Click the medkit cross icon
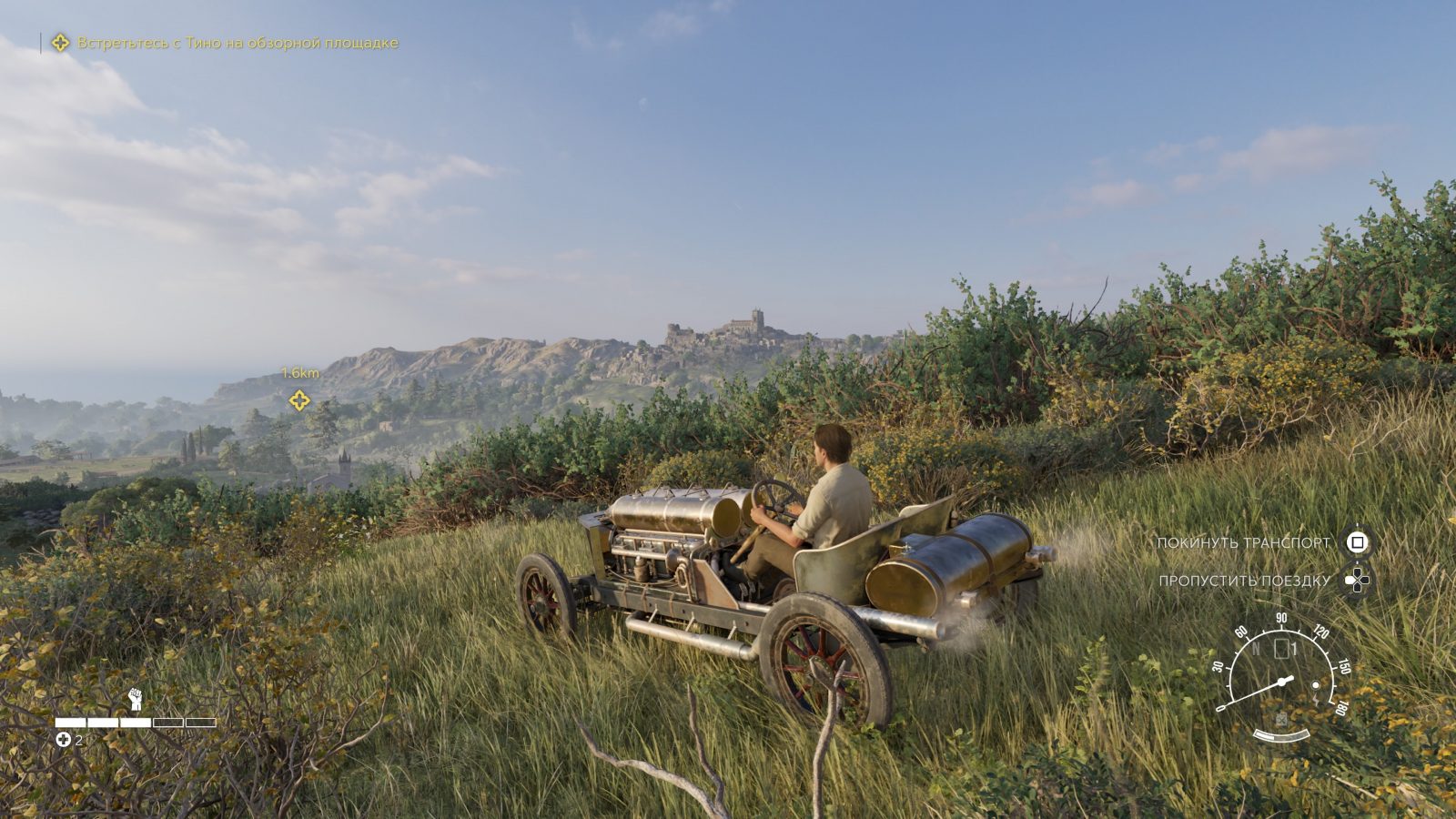Viewport: 1456px width, 819px height. [63, 740]
